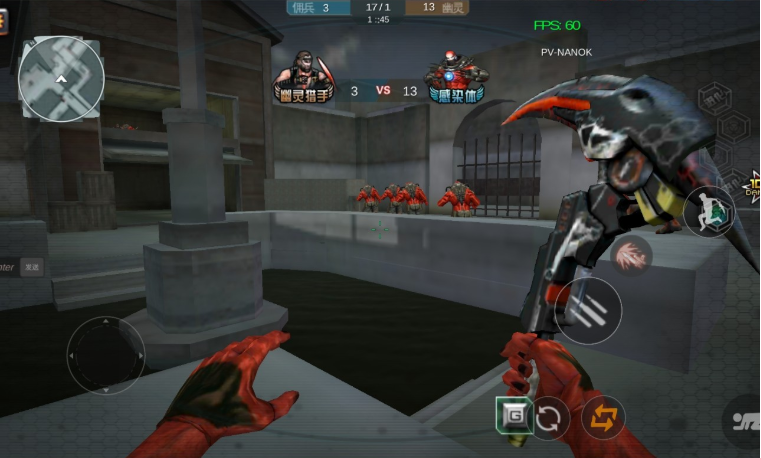Trigger the jump button with leaping figure

click(x=709, y=211)
